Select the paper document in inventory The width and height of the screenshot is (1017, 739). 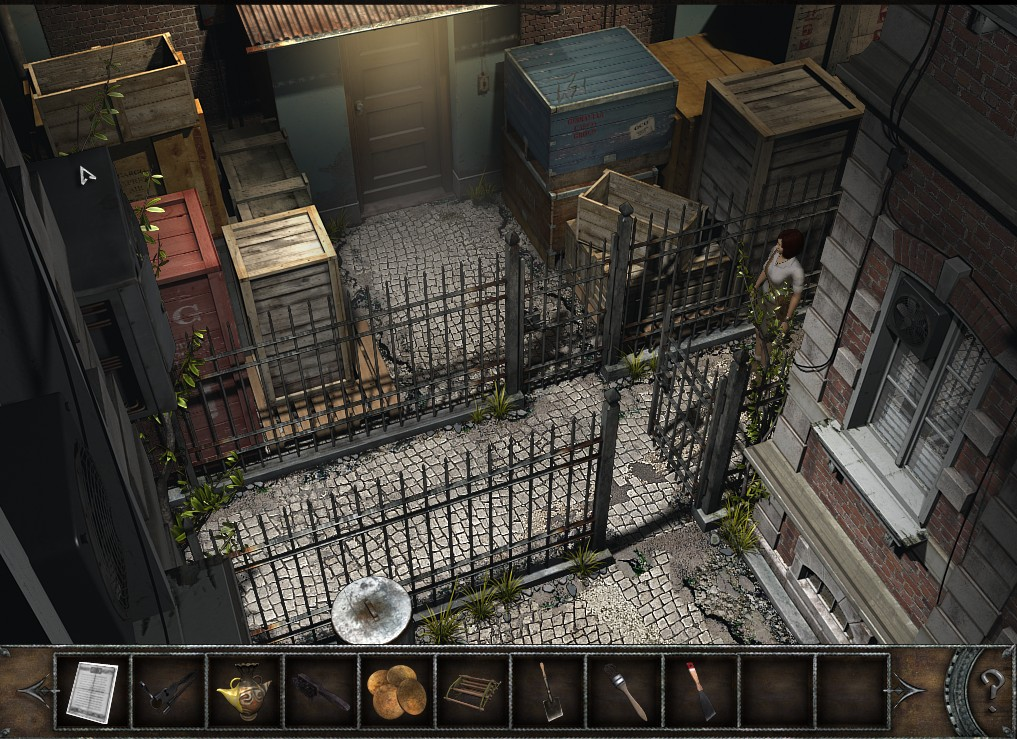point(92,691)
